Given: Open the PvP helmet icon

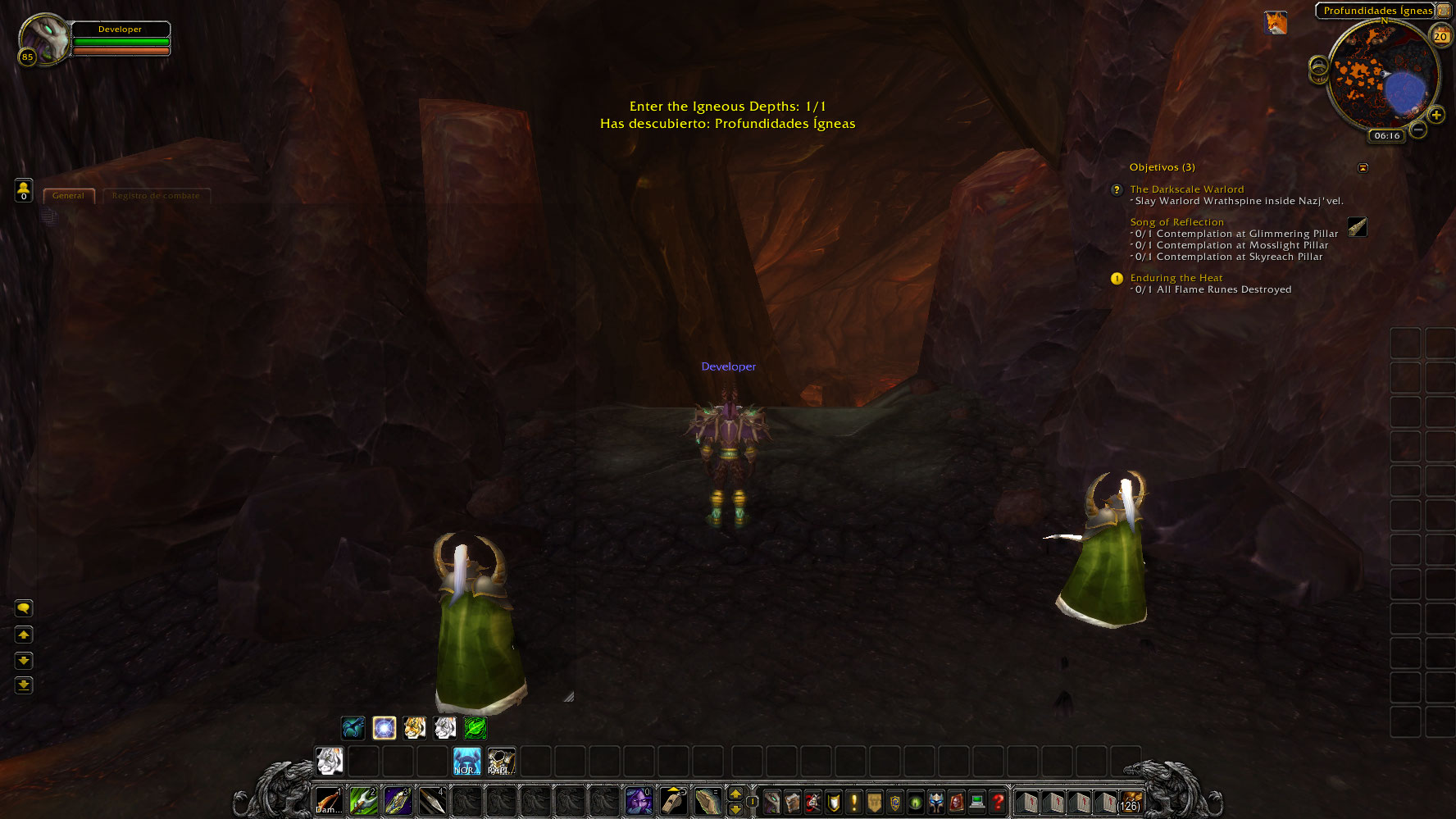Looking at the screenshot, I should click(x=937, y=803).
